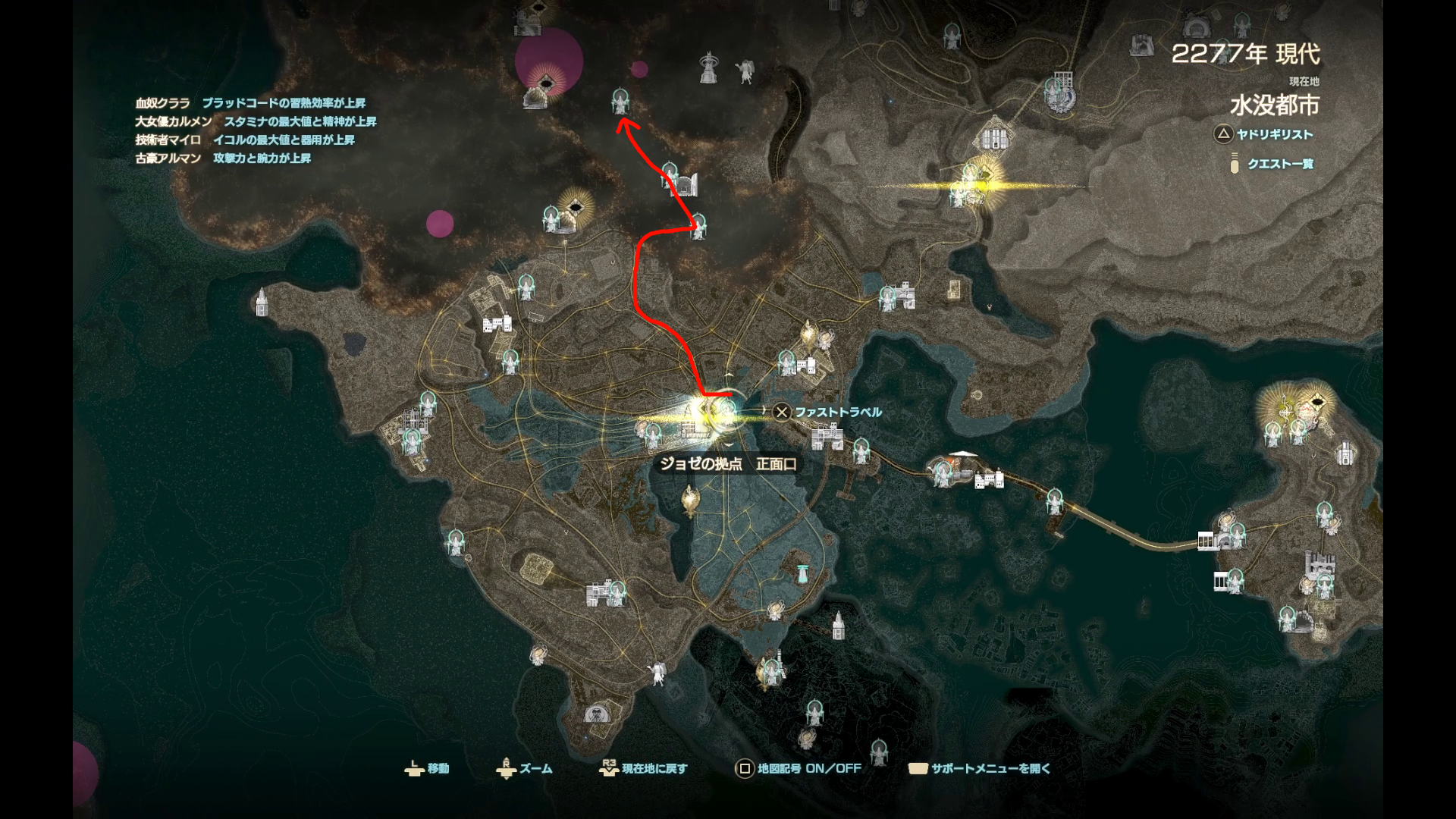This screenshot has height=819, width=1456.
Task: Select the ファストトラベル fast travel option
Action: coord(828,412)
